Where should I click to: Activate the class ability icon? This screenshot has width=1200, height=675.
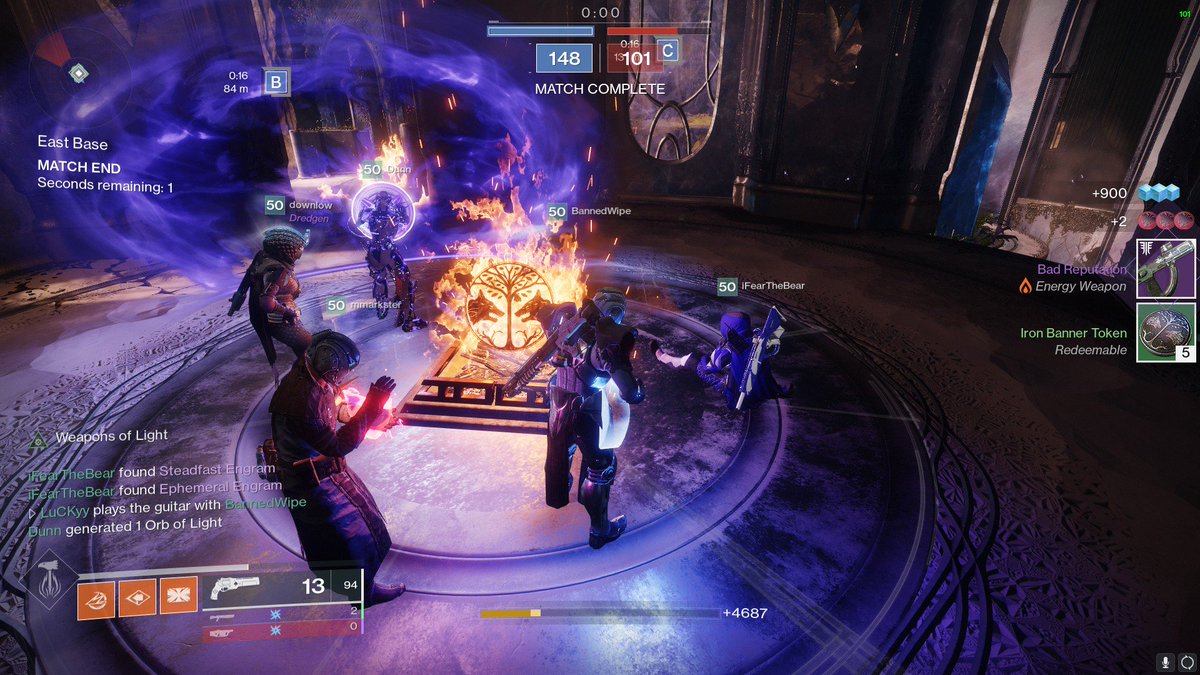pos(179,598)
